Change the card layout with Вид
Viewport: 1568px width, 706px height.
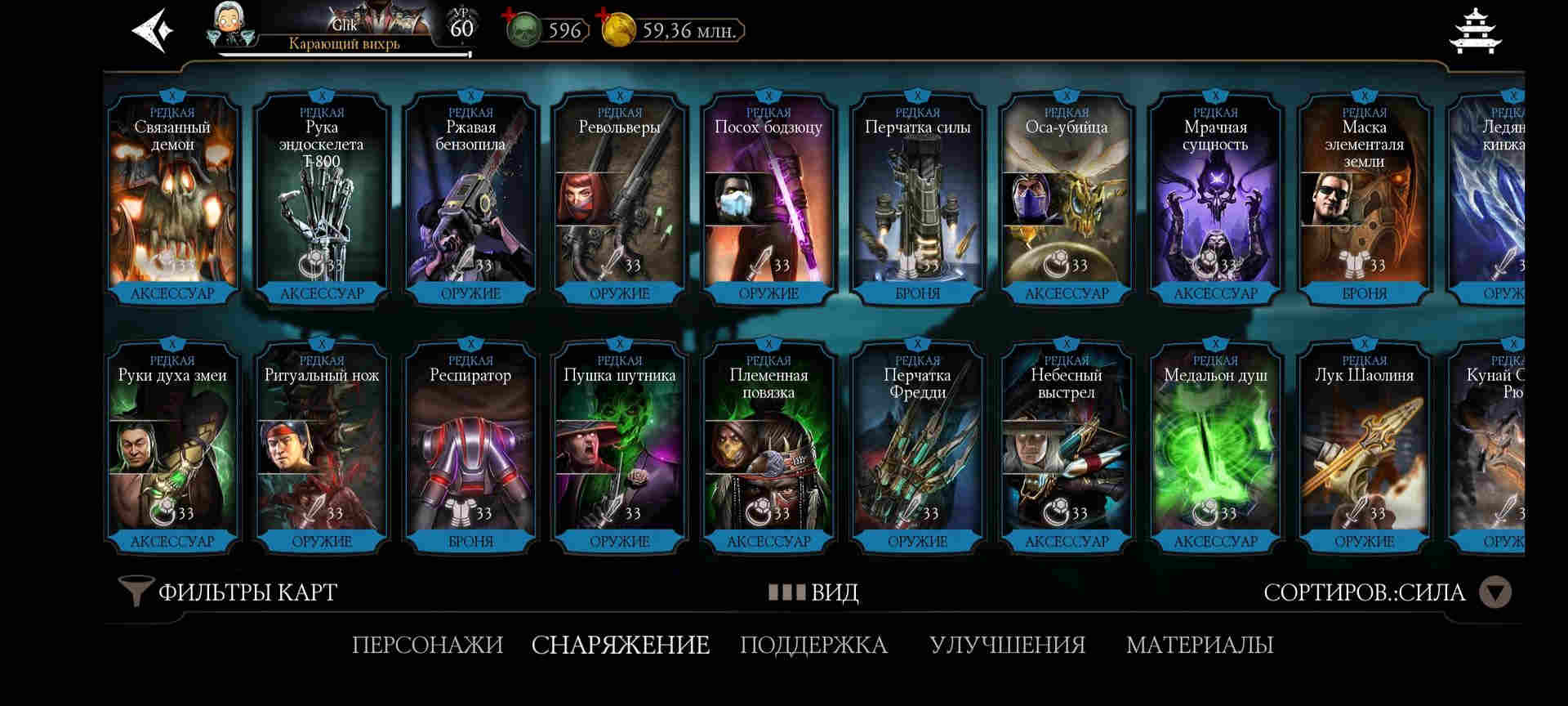pyautogui.click(x=813, y=592)
